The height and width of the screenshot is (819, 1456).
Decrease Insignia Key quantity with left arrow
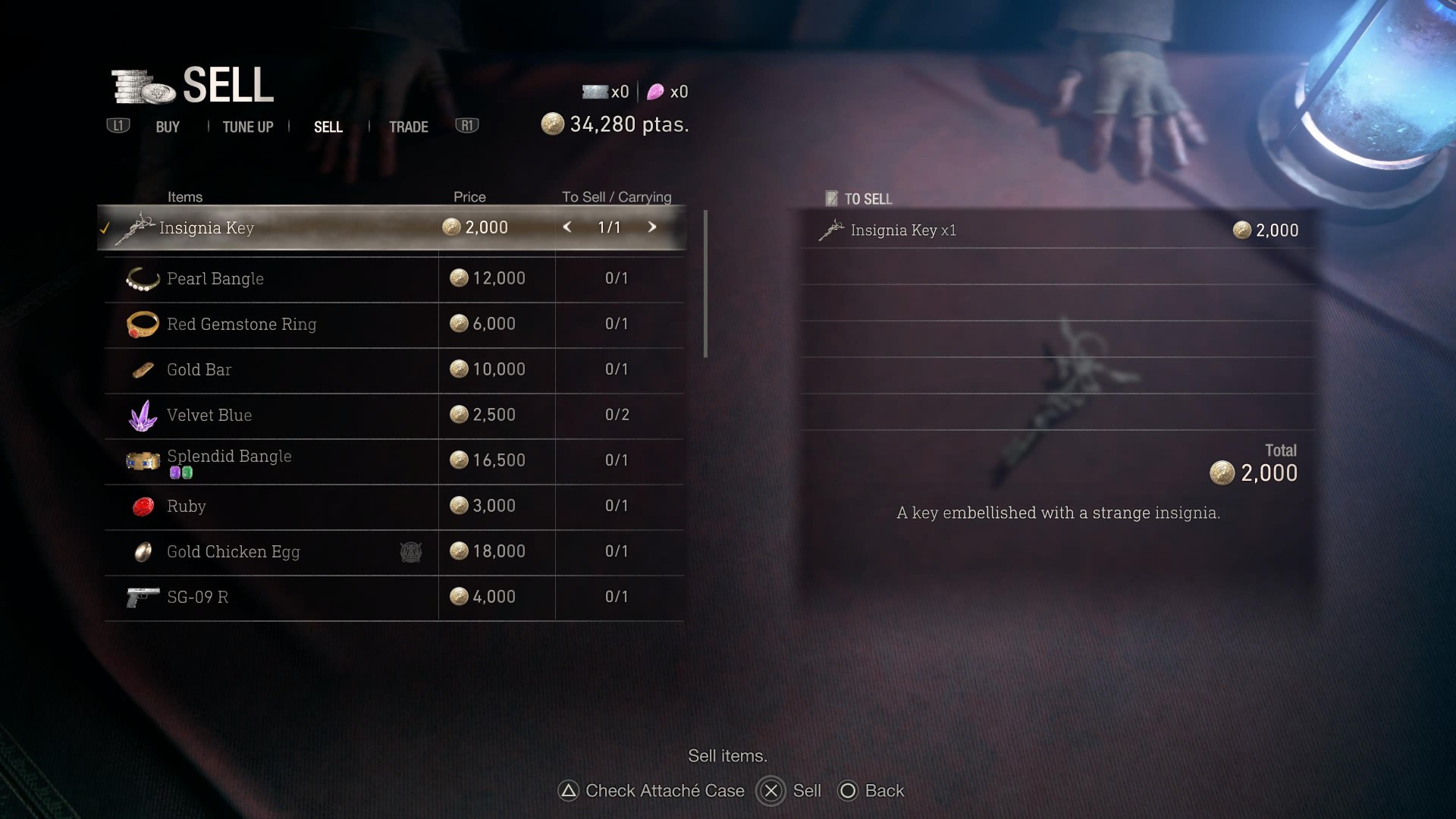point(567,226)
